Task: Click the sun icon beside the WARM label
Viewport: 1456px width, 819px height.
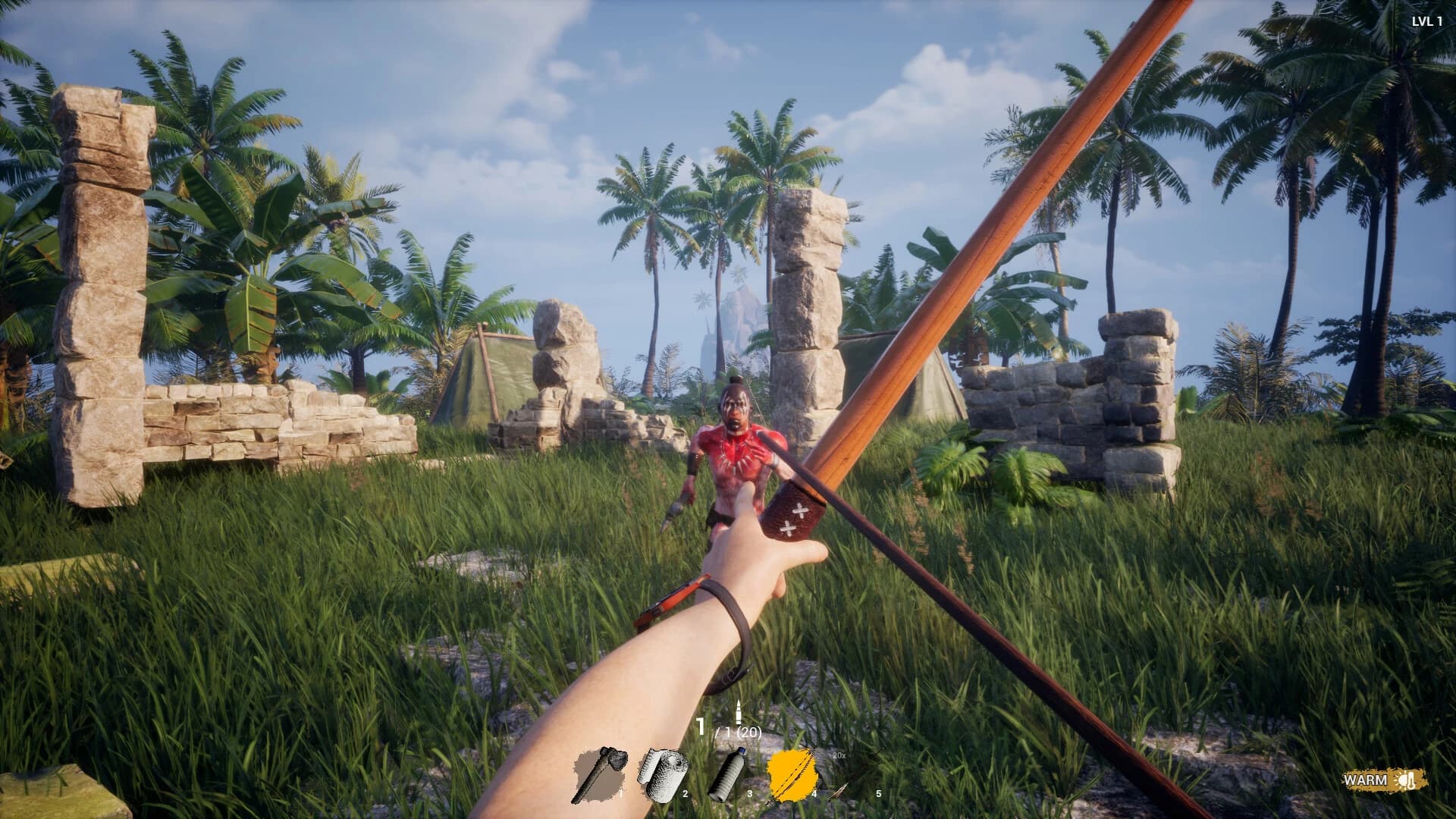Action: pyautogui.click(x=1401, y=780)
